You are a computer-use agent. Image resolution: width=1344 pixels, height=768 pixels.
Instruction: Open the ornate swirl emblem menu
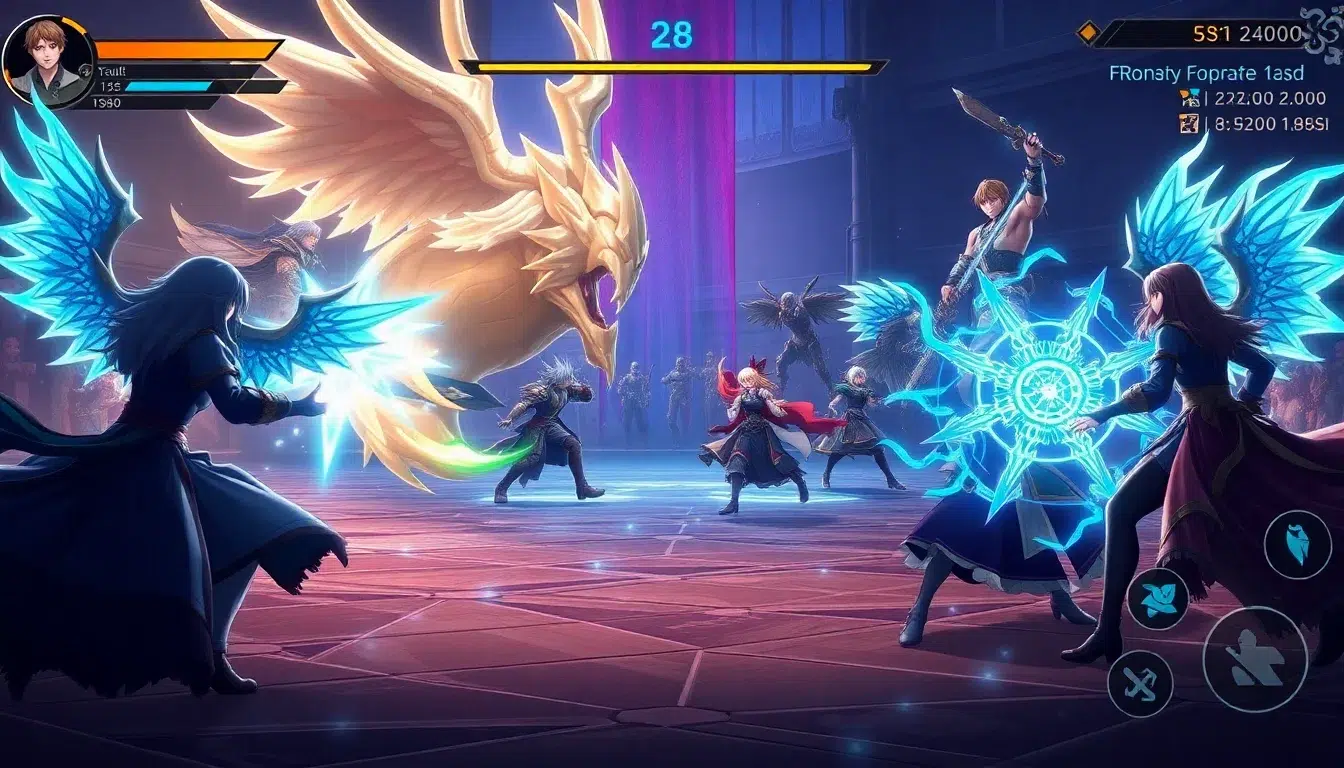pos(1322,22)
